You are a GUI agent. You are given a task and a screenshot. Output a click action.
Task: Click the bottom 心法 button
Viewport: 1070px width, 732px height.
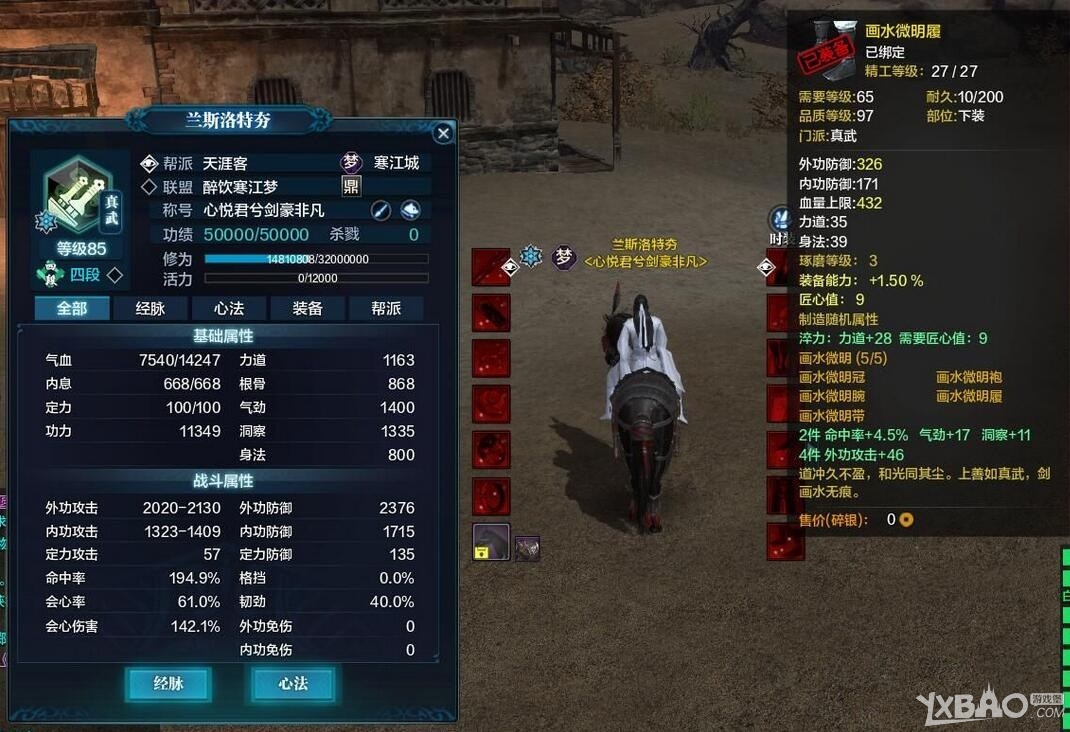tap(293, 684)
